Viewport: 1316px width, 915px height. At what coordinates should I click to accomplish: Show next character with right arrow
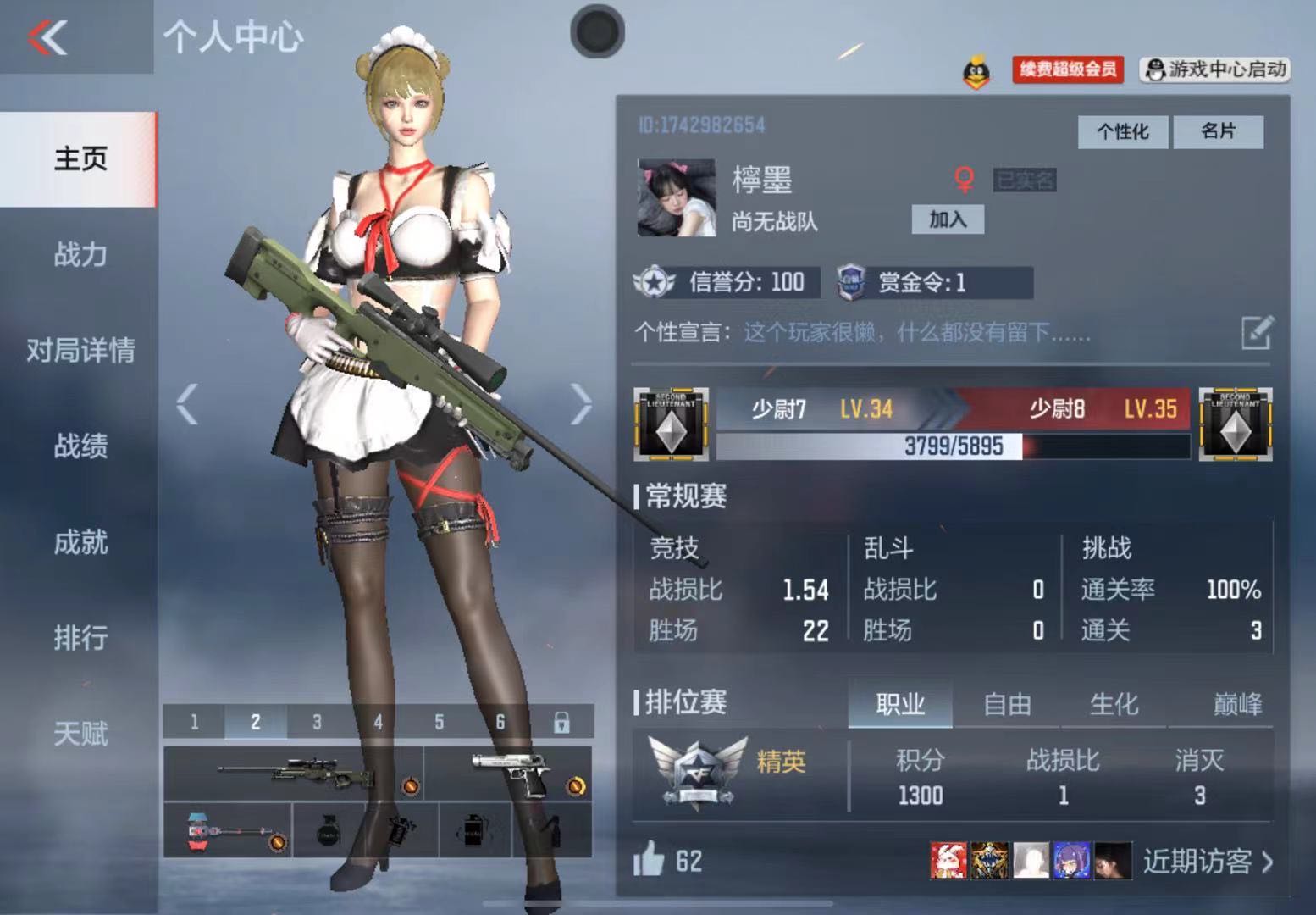[581, 403]
